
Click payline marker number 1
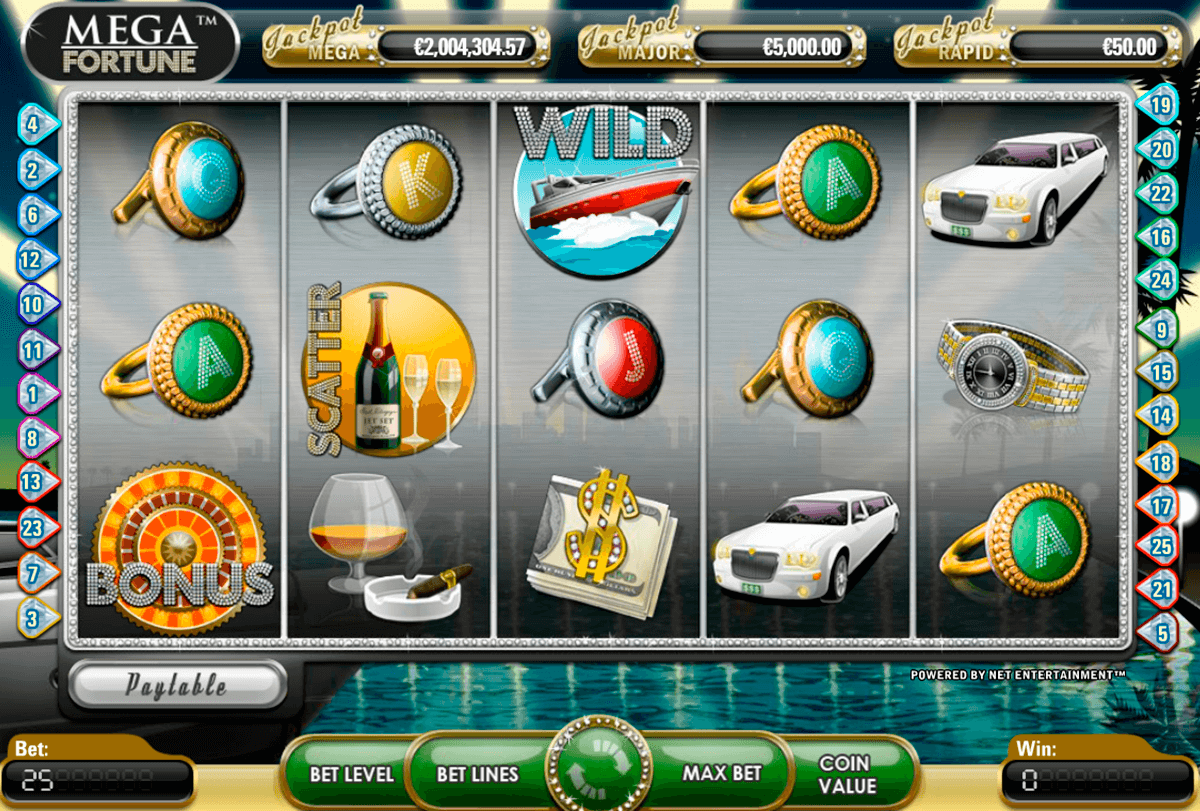click(x=33, y=394)
